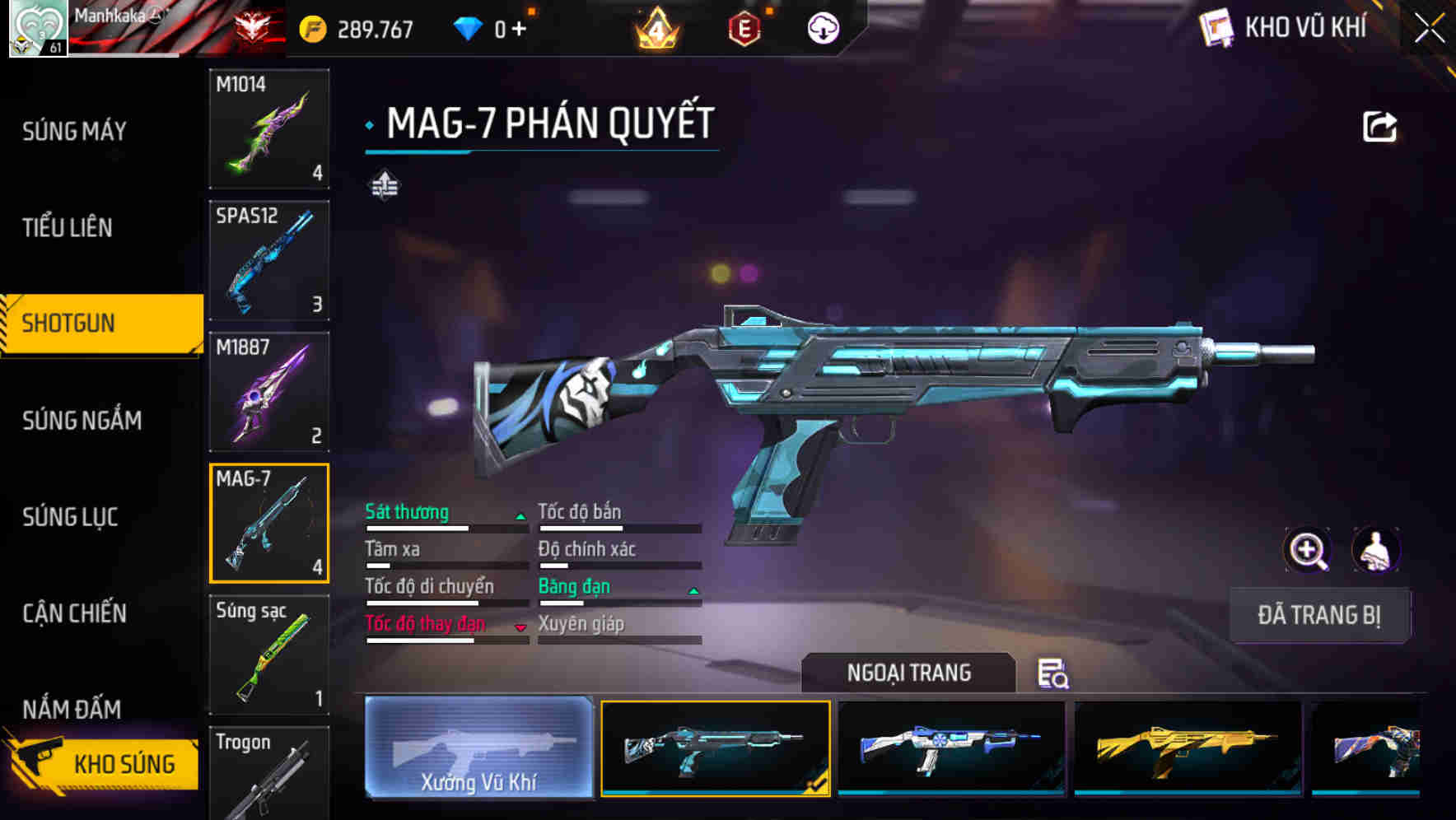Select the white and blue MAG-7 skin
1456x820 pixels.
[x=951, y=748]
